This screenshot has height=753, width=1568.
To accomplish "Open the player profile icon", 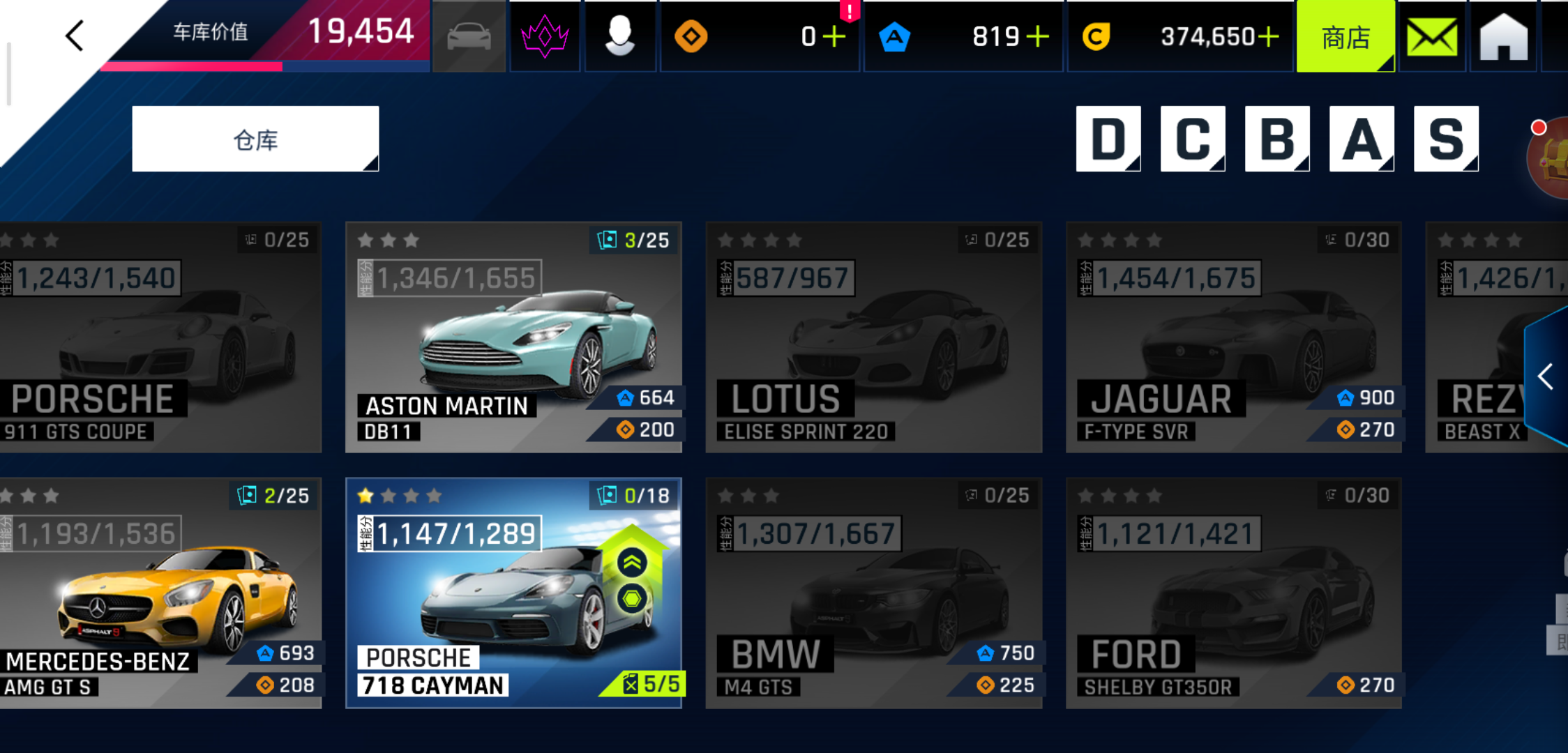I will 619,36.
